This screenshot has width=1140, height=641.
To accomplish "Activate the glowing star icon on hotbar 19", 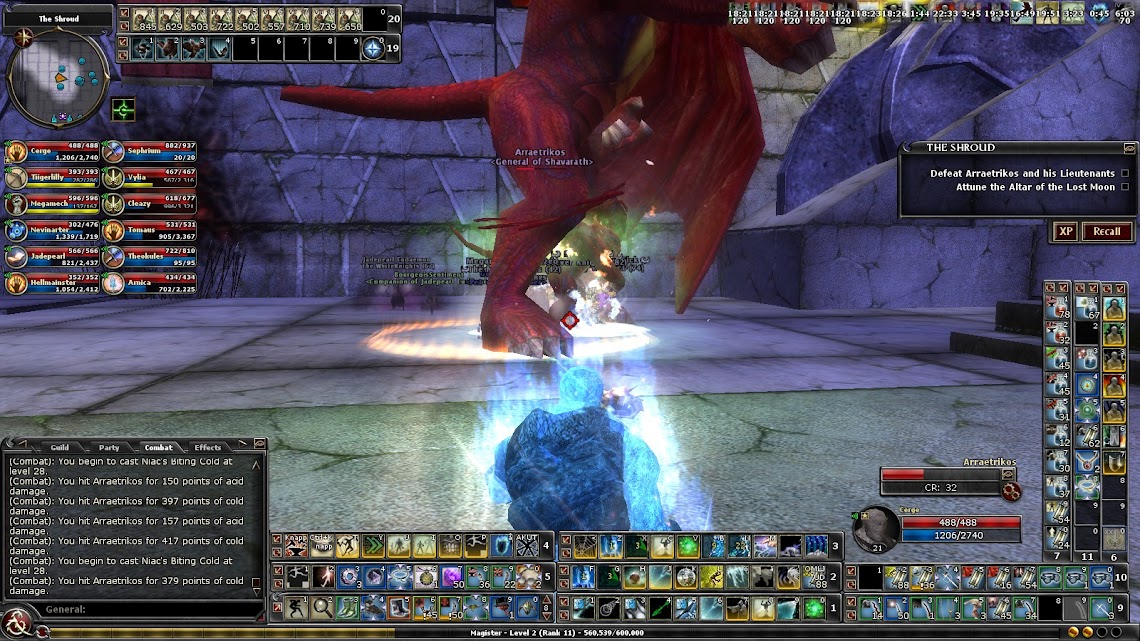I will [x=373, y=47].
